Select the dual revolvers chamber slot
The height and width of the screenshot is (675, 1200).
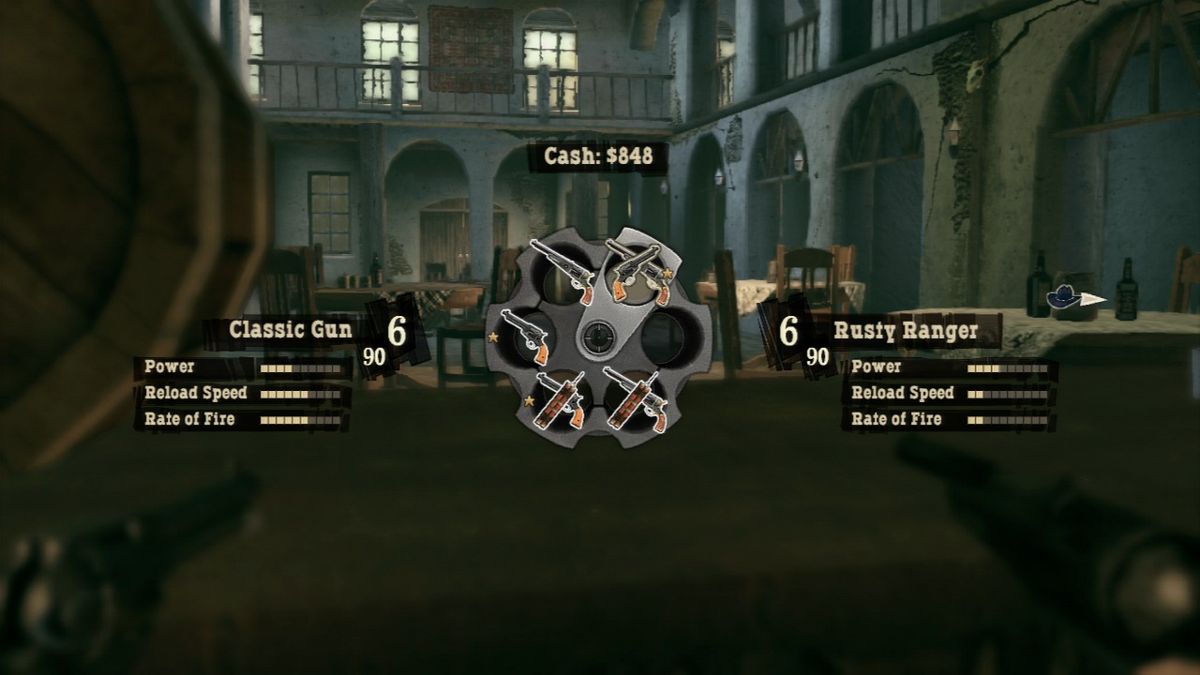click(x=638, y=272)
